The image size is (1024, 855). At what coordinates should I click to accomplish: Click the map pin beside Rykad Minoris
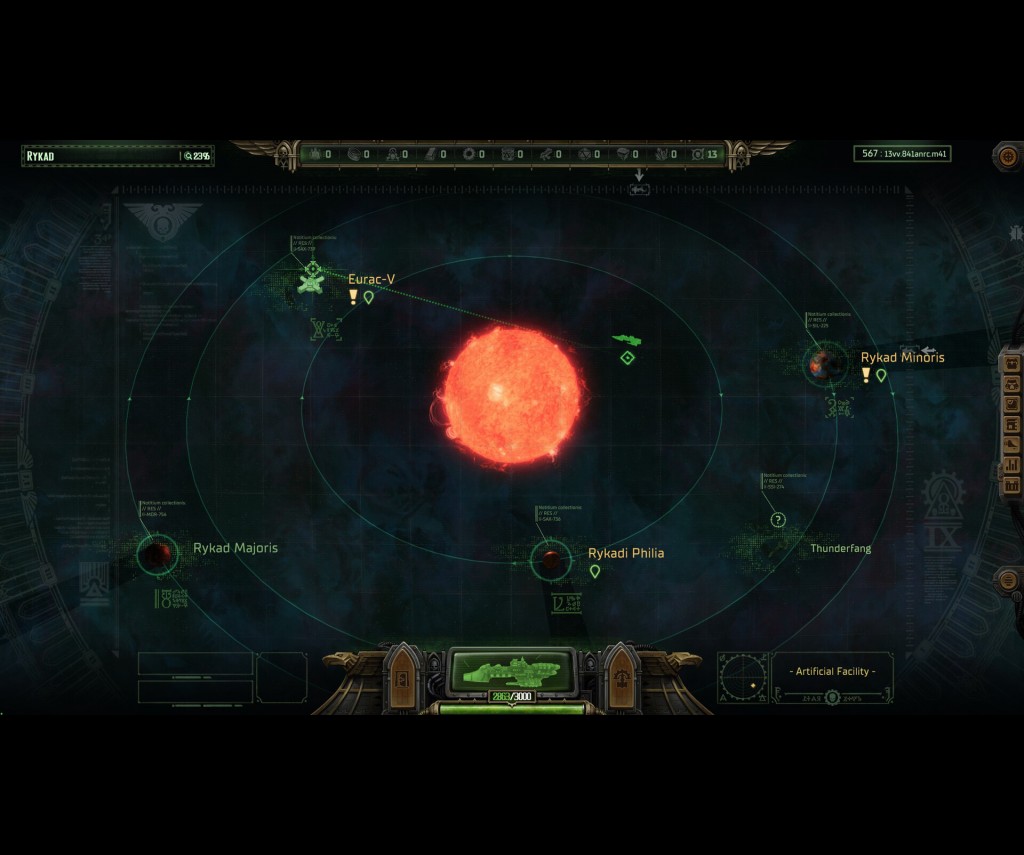coord(881,376)
